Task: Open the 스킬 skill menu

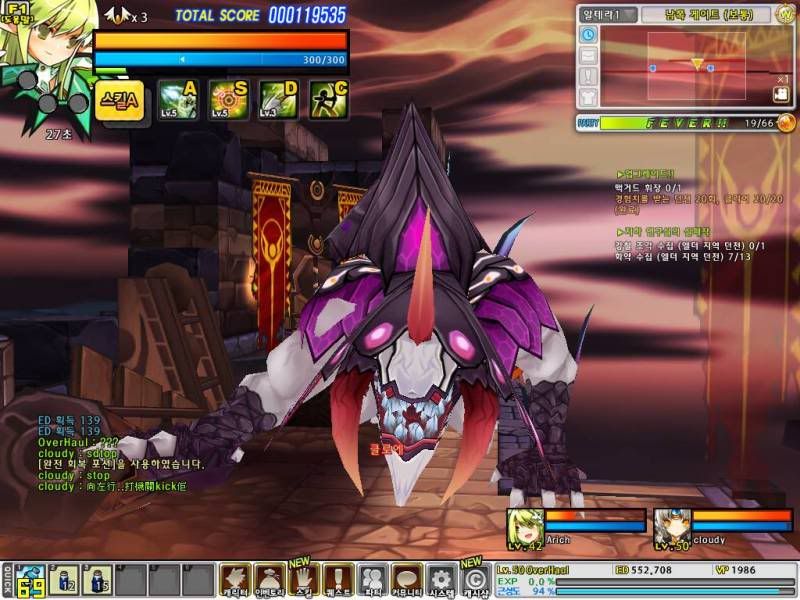Action: point(304,579)
